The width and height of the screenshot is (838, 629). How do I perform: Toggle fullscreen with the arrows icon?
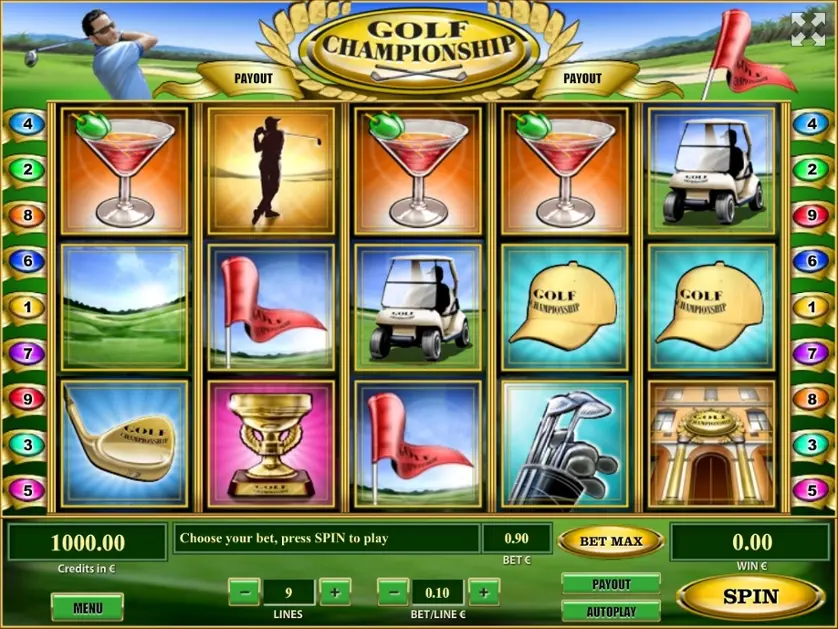click(807, 30)
